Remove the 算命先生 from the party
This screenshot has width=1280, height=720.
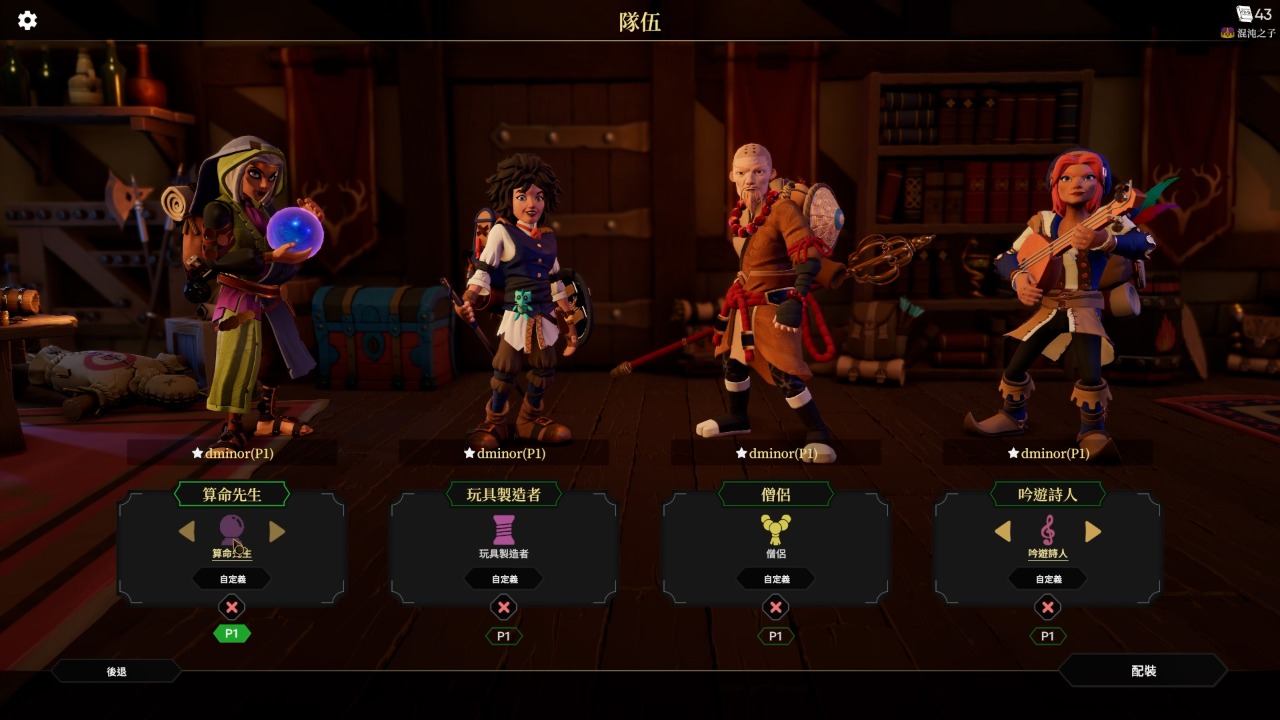232,607
